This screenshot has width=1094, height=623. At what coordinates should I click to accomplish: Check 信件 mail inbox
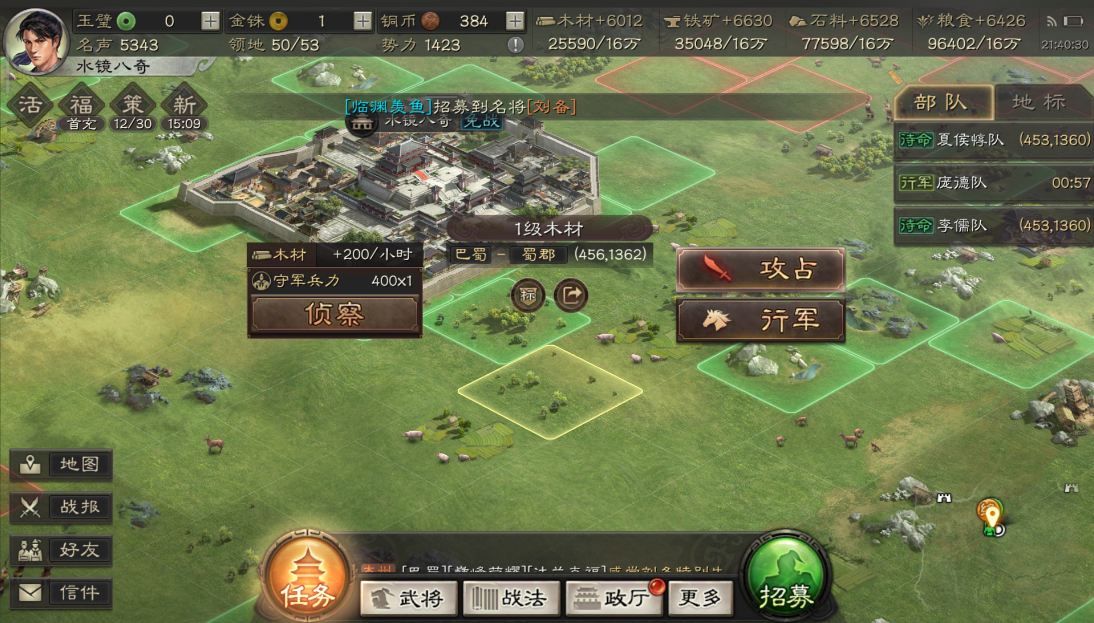coord(61,593)
